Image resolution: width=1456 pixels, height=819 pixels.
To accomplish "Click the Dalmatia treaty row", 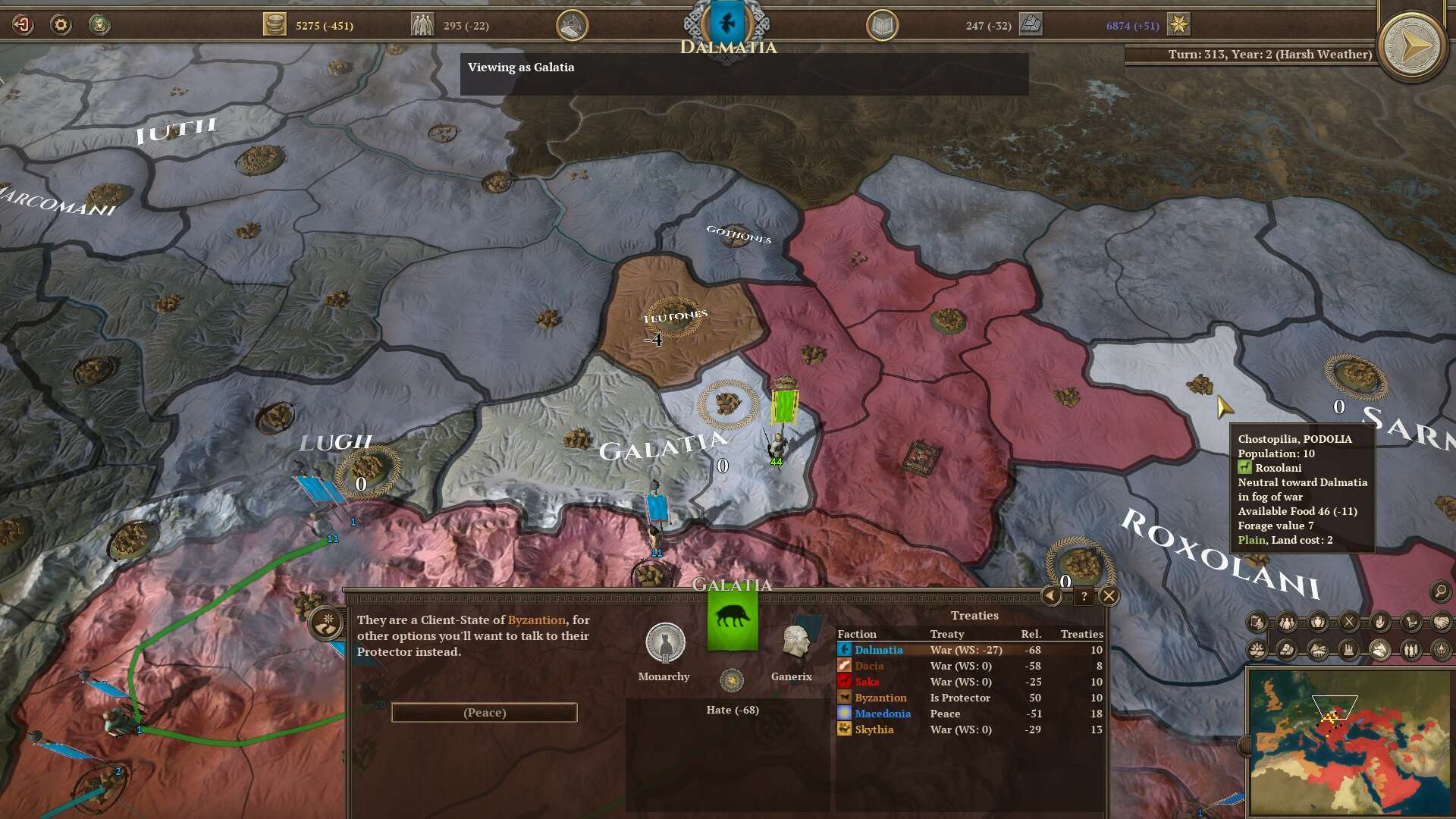I will 968,650.
